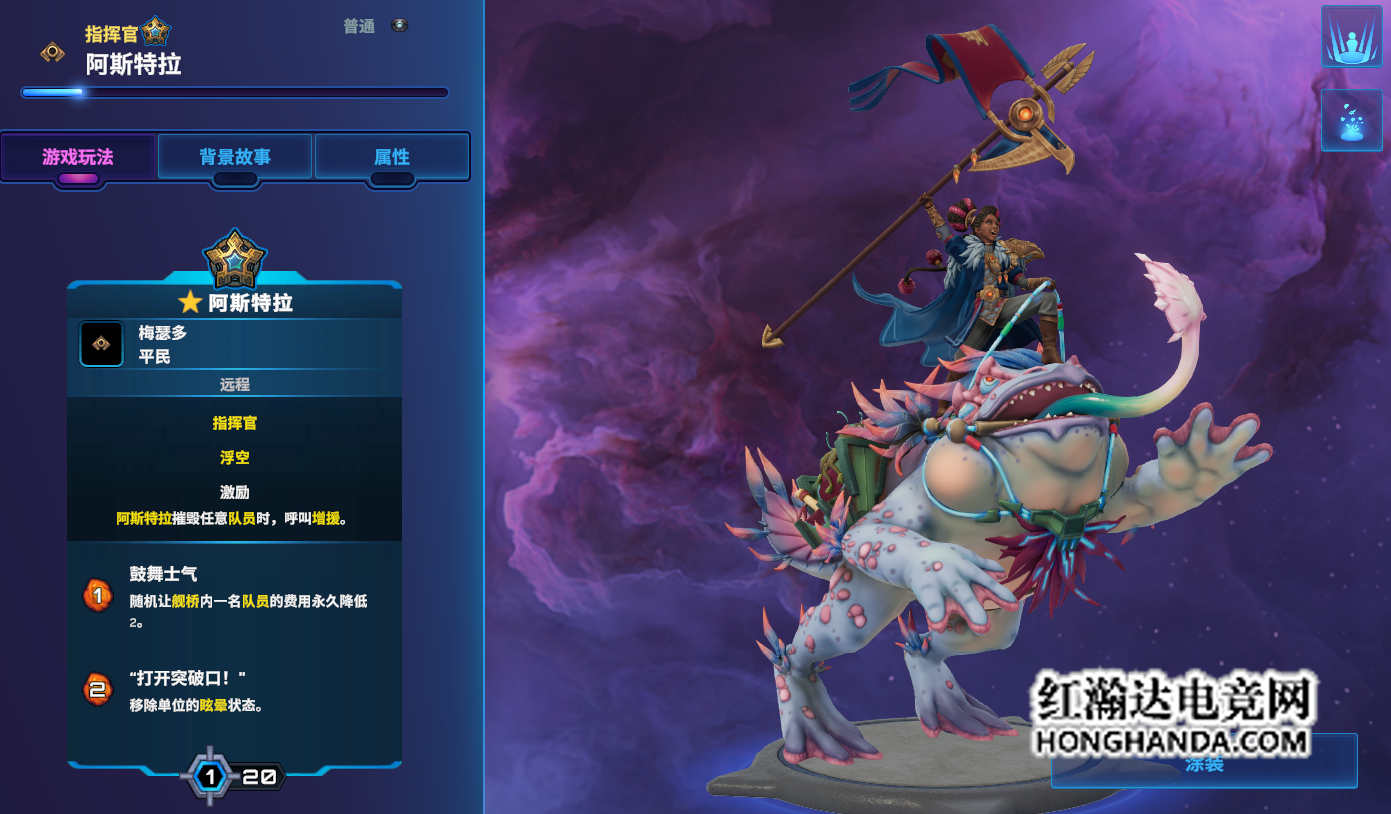Click the 涂装 button
The image size is (1391, 814).
click(1204, 764)
